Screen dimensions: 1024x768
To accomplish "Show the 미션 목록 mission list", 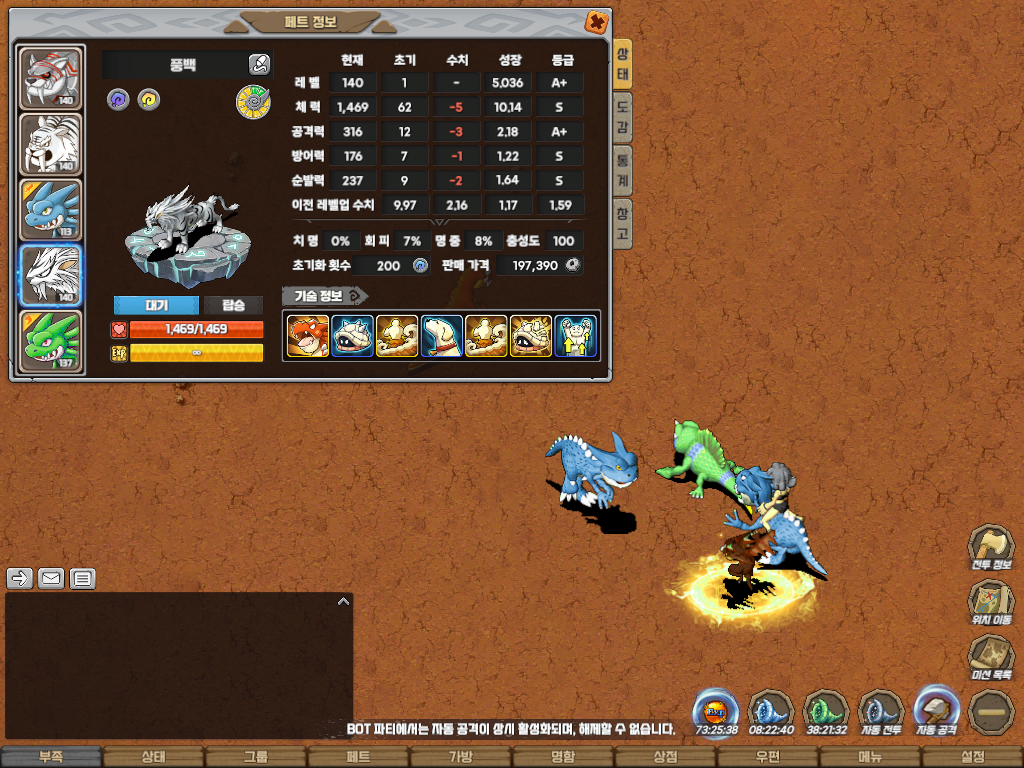I will [x=991, y=658].
